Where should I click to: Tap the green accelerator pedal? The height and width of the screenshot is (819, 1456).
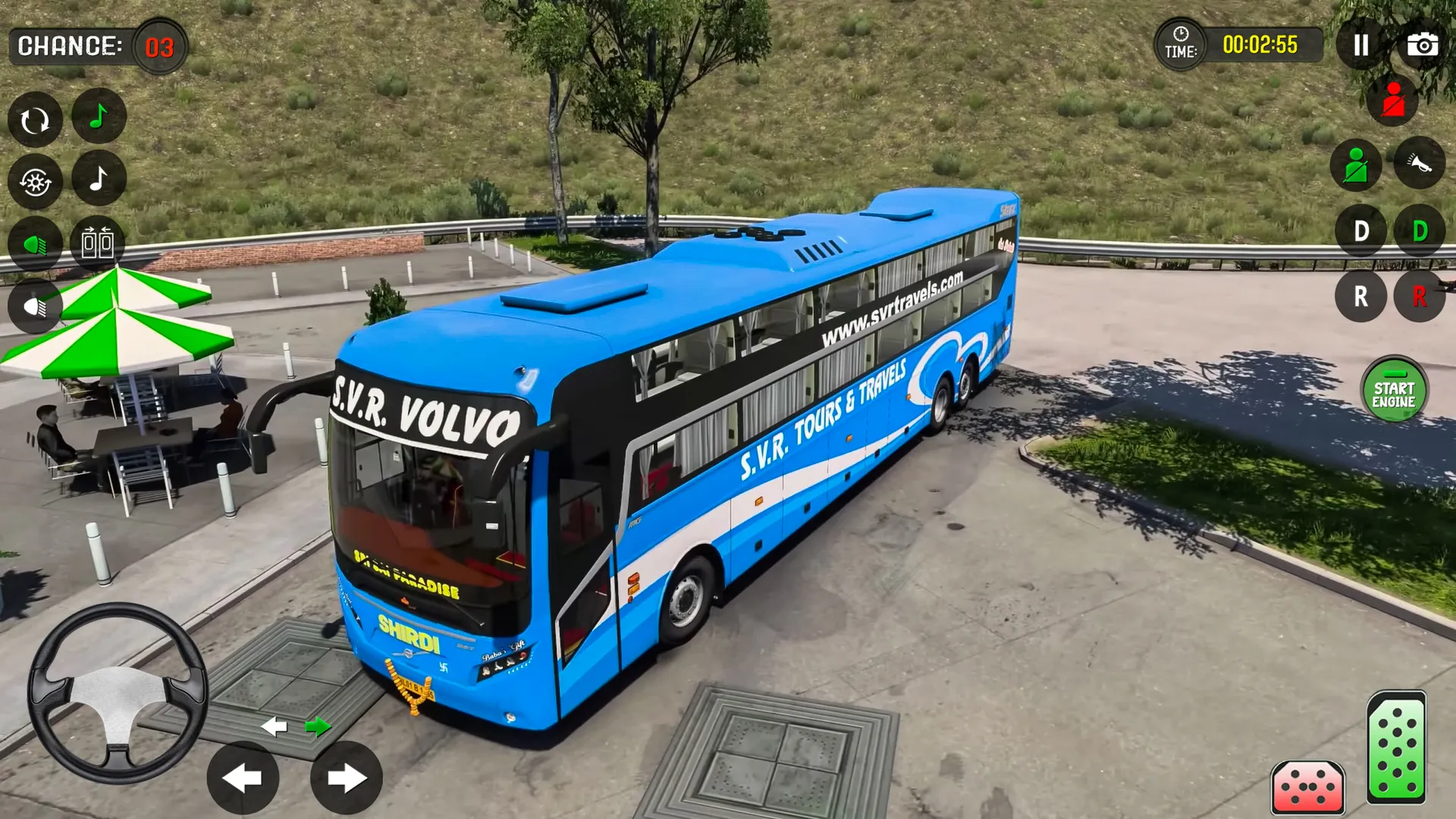1396,747
